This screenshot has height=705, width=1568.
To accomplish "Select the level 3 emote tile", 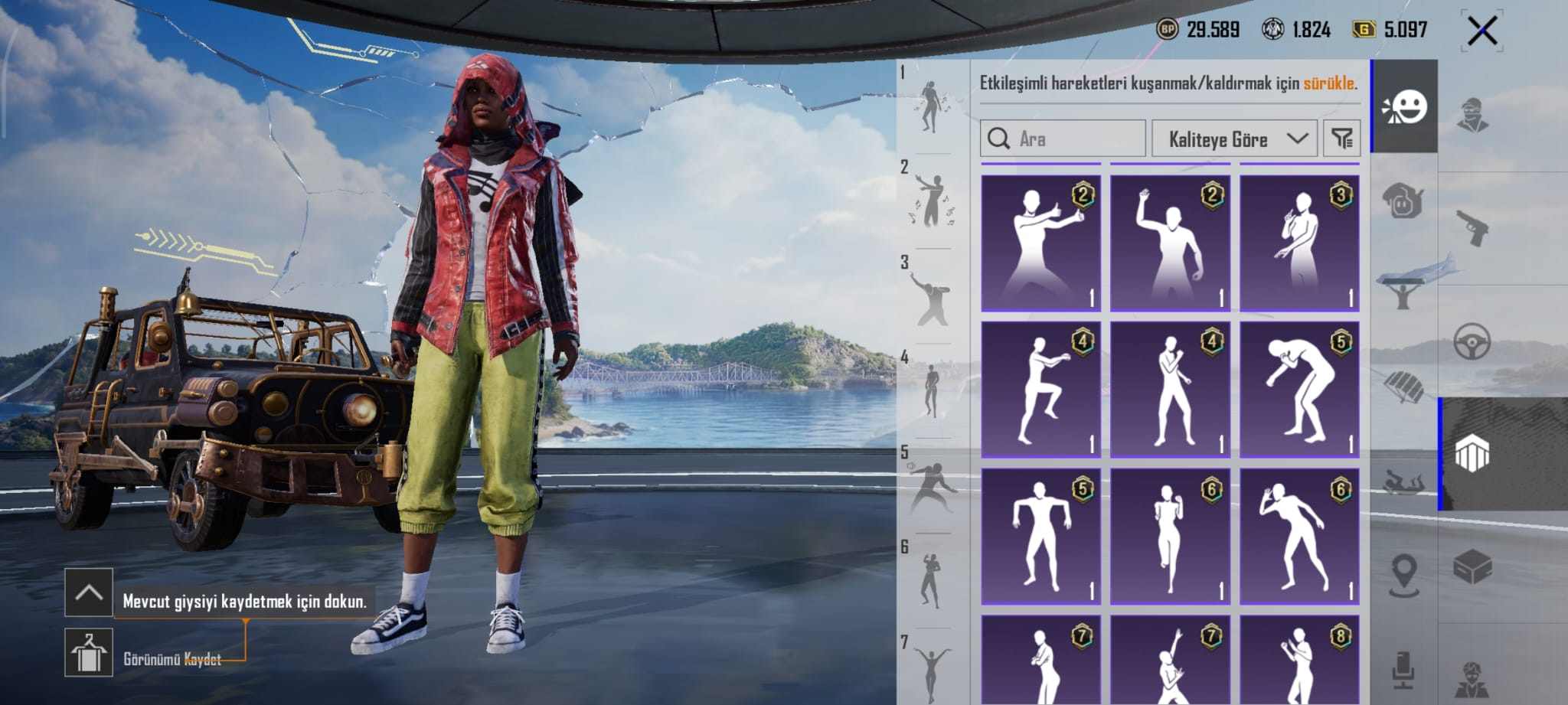I will tap(1299, 242).
